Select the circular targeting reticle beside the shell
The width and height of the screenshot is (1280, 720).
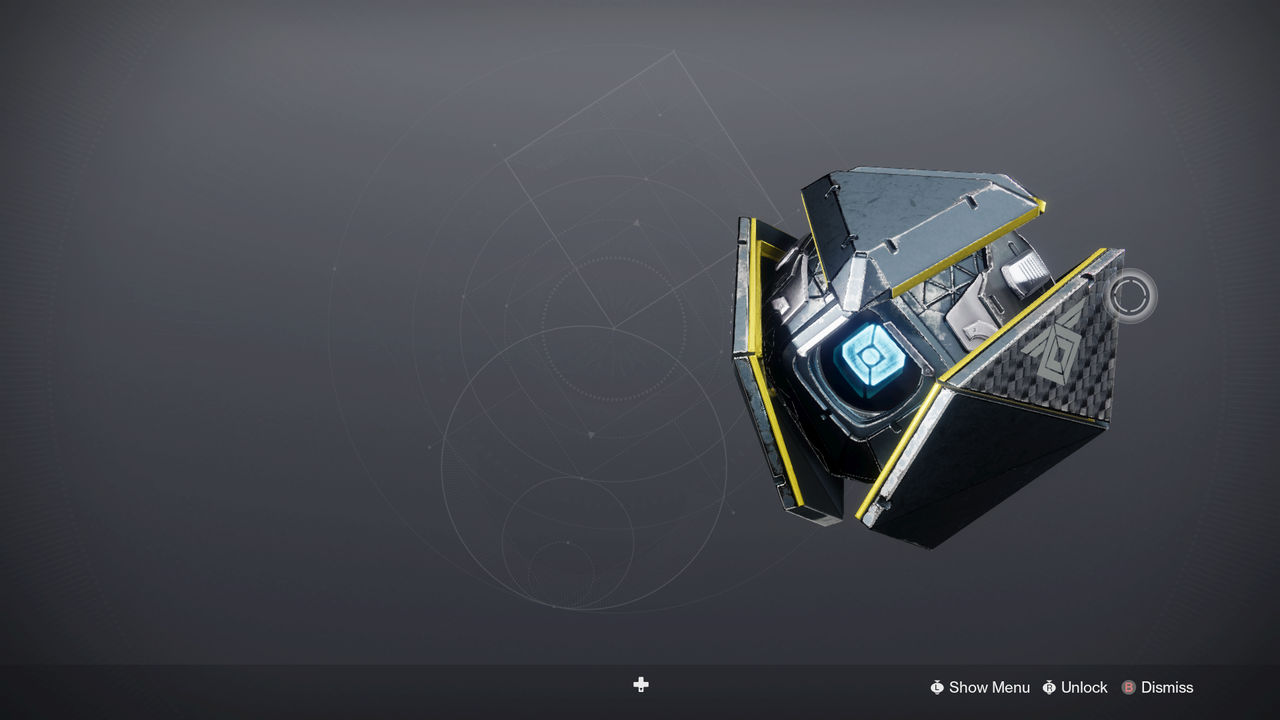(x=1131, y=297)
